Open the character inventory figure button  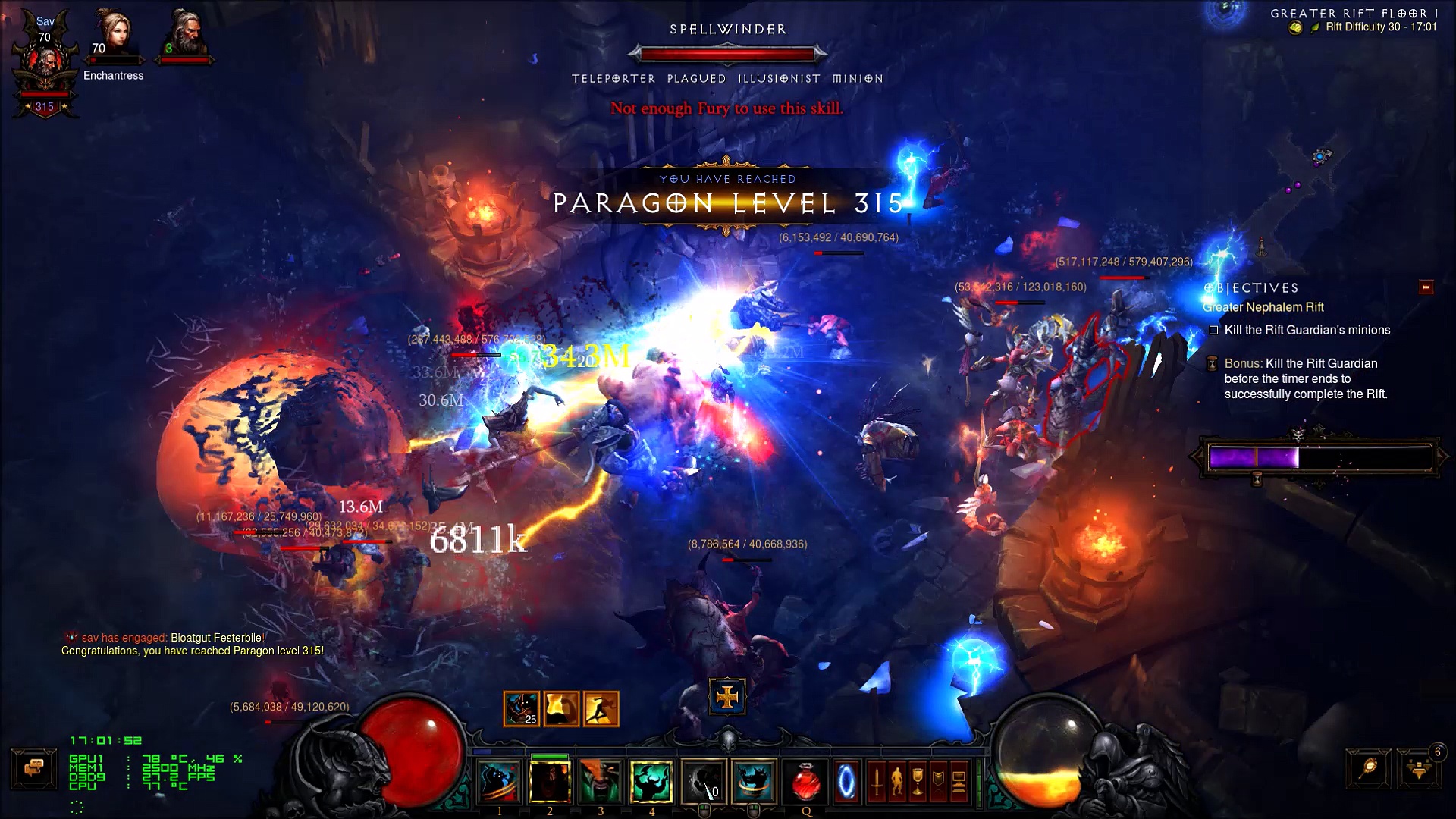coord(896,781)
